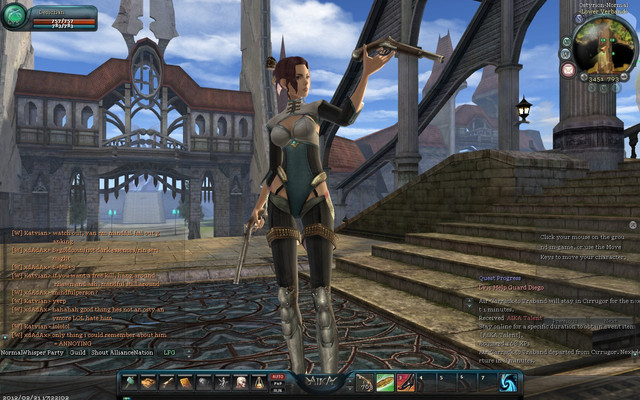This screenshot has height=400, width=640.
Task: Open the white-haired character portrait menu icon
Action: (x=240, y=382)
